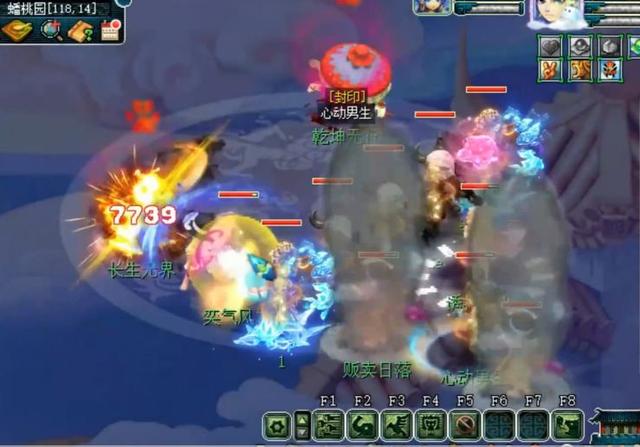
Task: Open the calendar events icon
Action: (x=109, y=30)
